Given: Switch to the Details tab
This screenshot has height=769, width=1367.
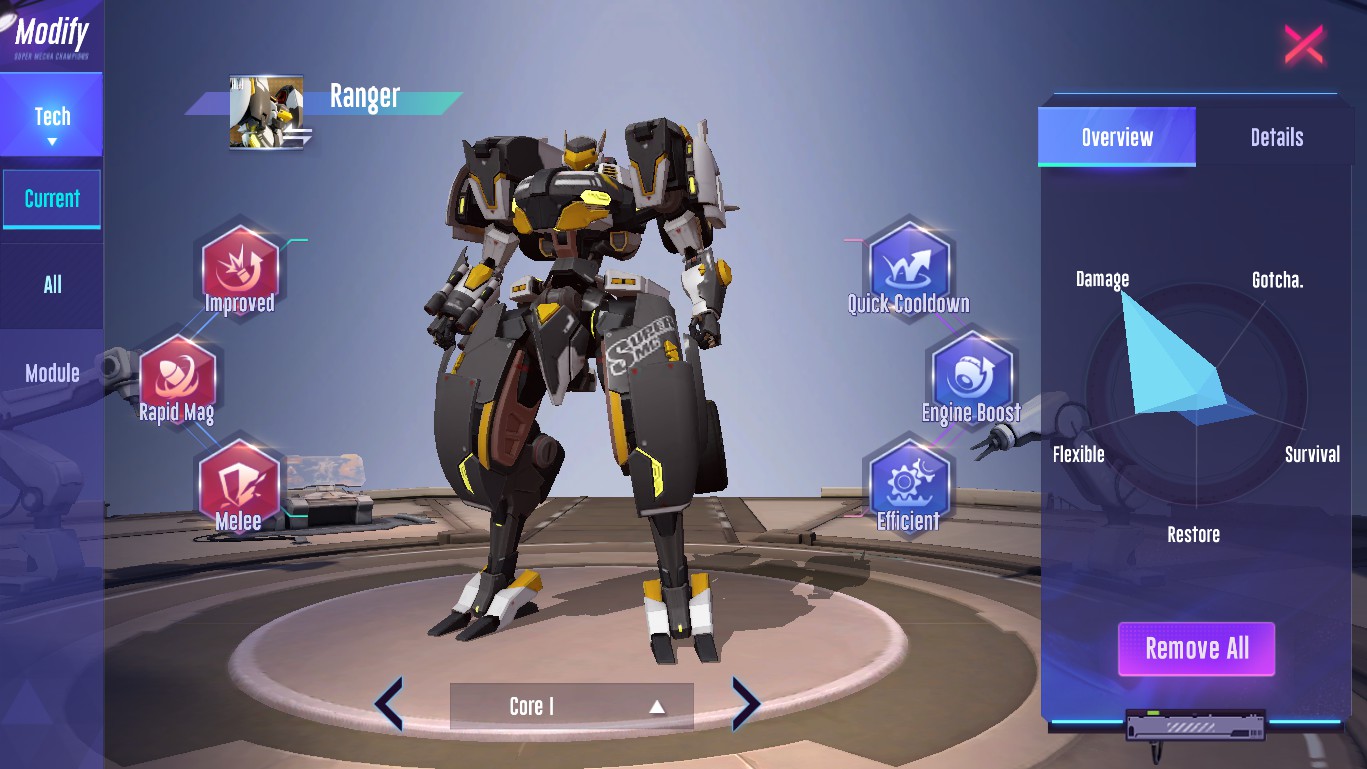Looking at the screenshot, I should click(1276, 137).
